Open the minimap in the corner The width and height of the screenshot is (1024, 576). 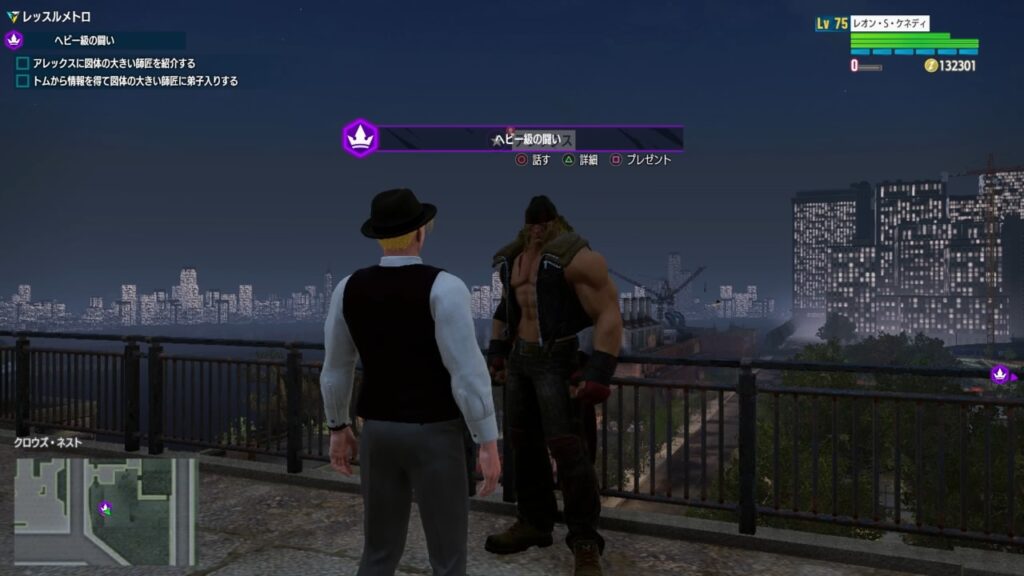click(x=105, y=510)
